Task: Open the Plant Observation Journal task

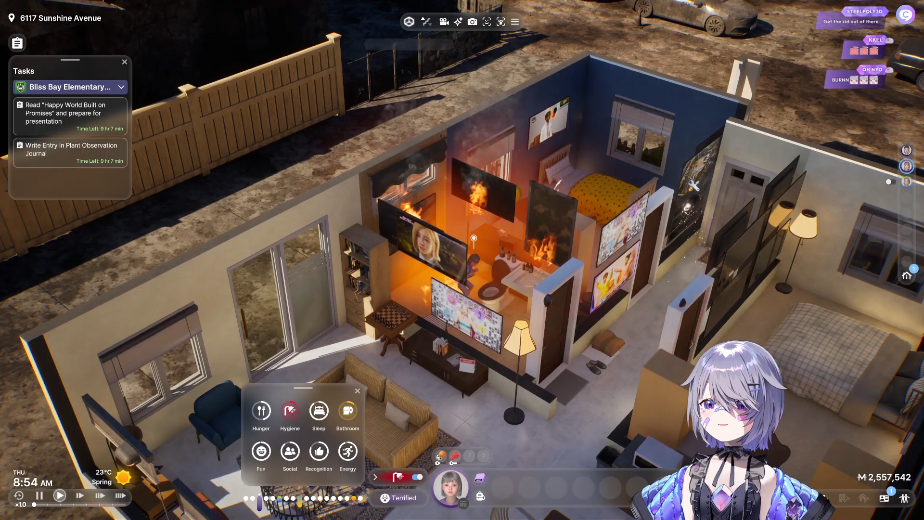Action: click(70, 152)
